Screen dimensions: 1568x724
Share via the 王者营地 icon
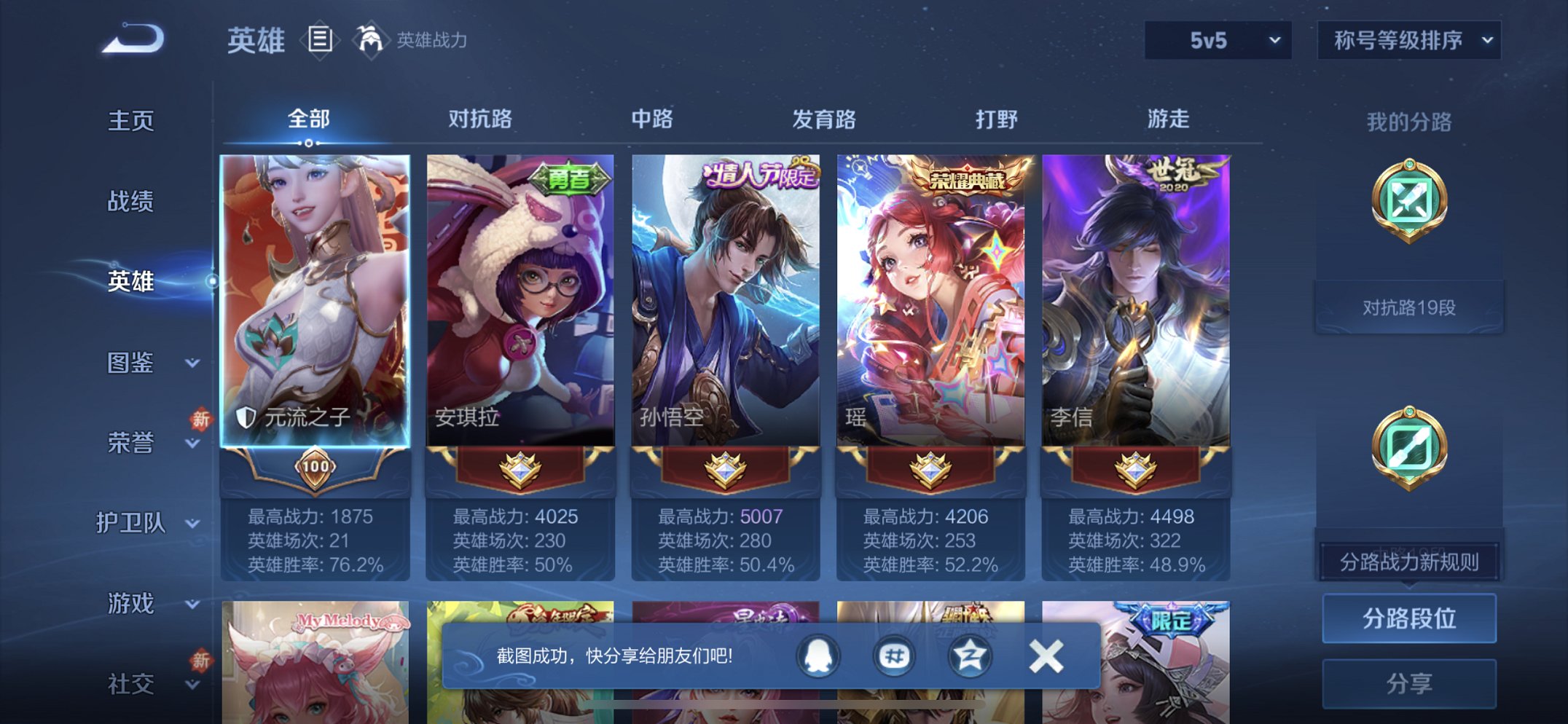click(895, 656)
